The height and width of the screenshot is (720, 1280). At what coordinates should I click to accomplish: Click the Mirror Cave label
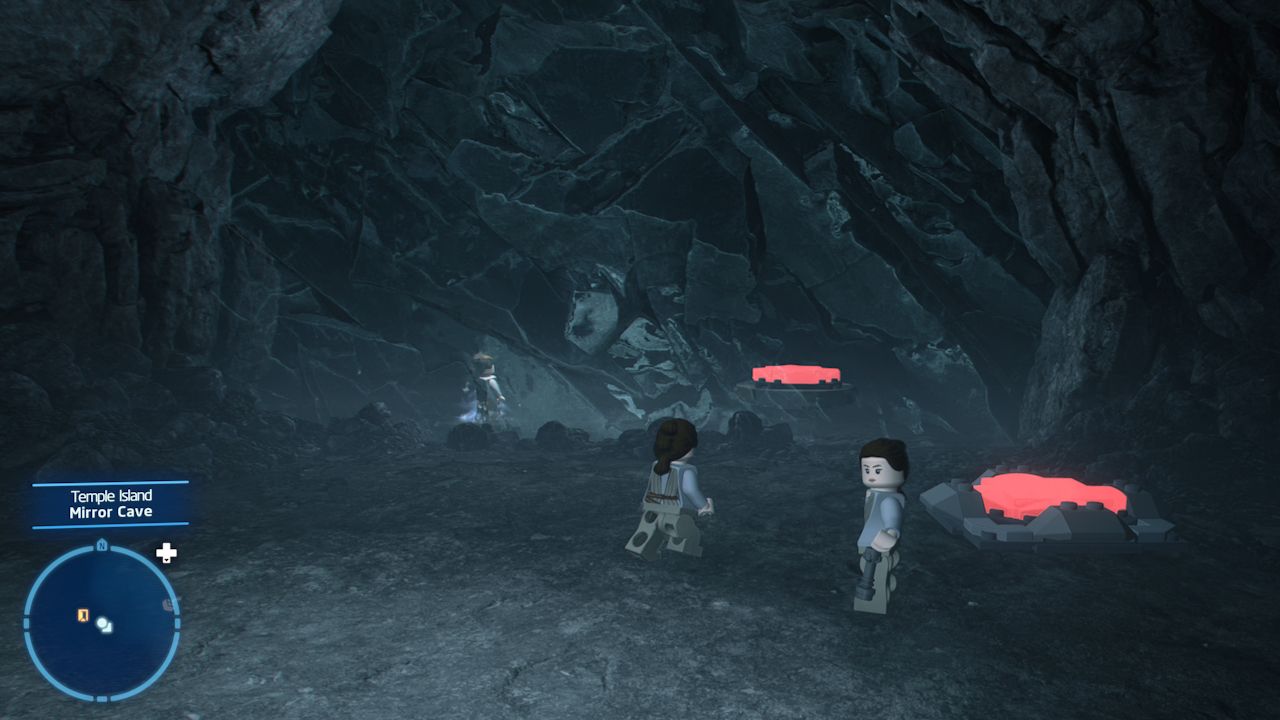click(110, 511)
